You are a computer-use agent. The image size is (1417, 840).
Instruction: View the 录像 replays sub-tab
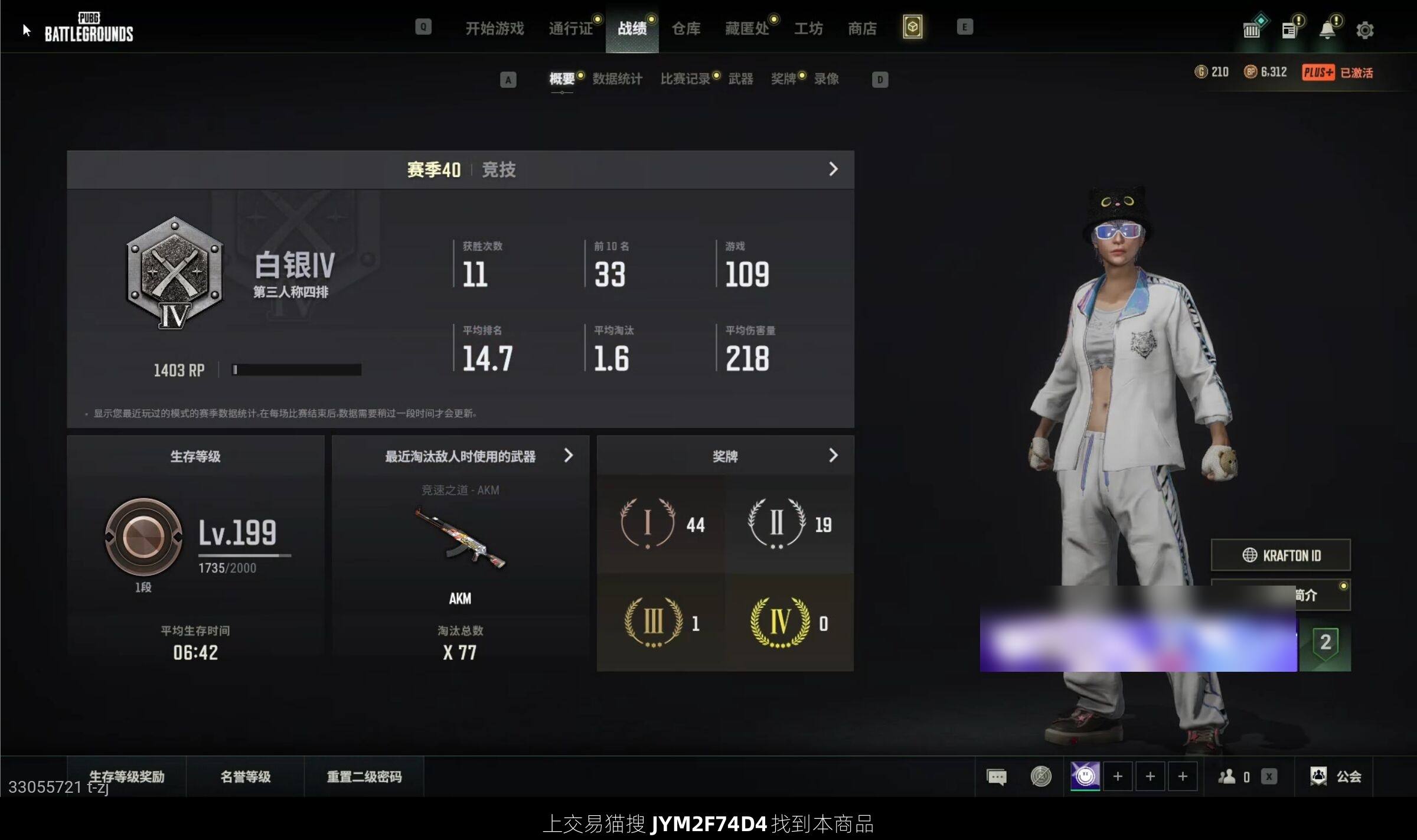(x=827, y=79)
